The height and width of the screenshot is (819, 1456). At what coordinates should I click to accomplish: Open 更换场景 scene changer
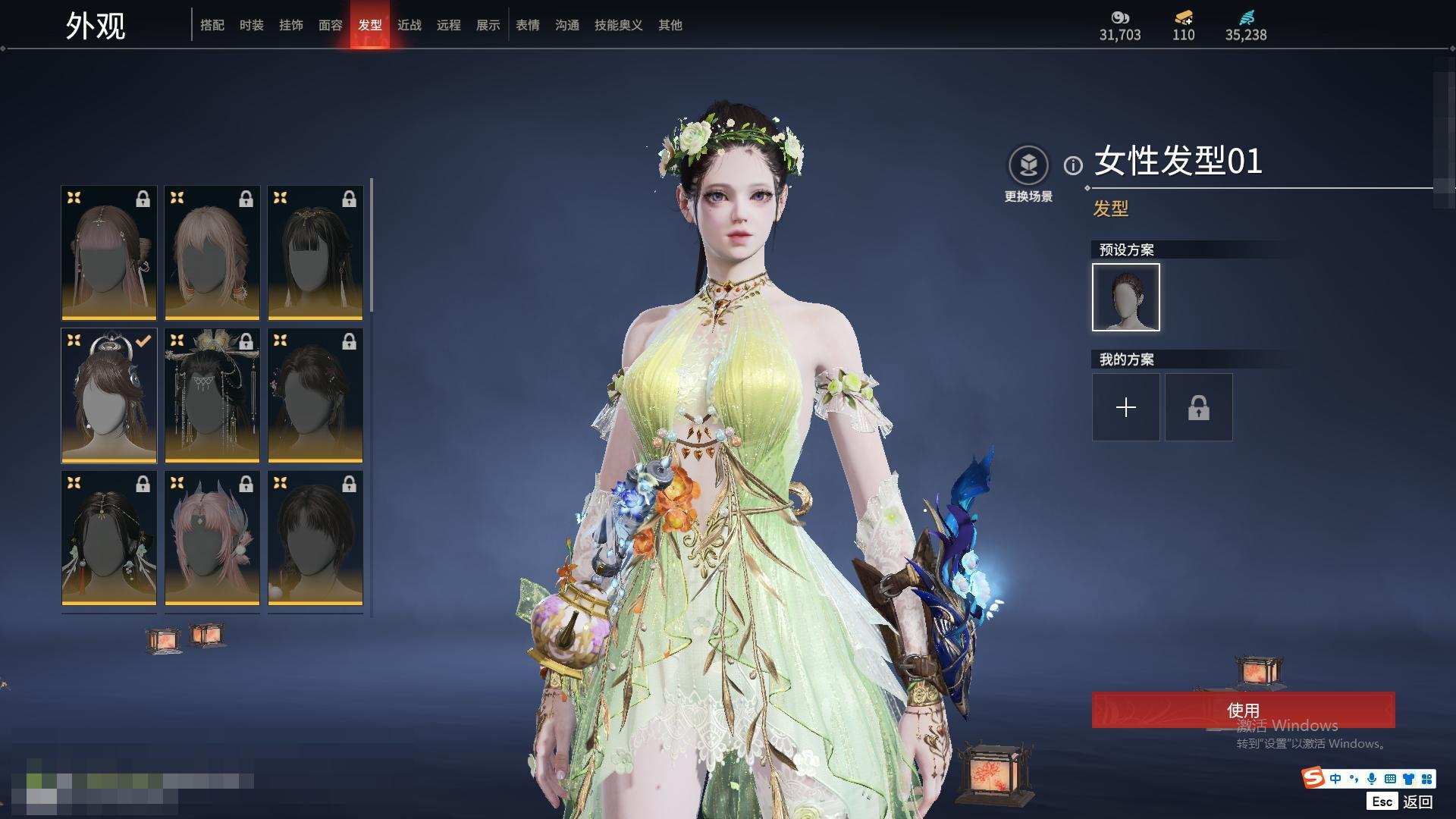[1028, 165]
